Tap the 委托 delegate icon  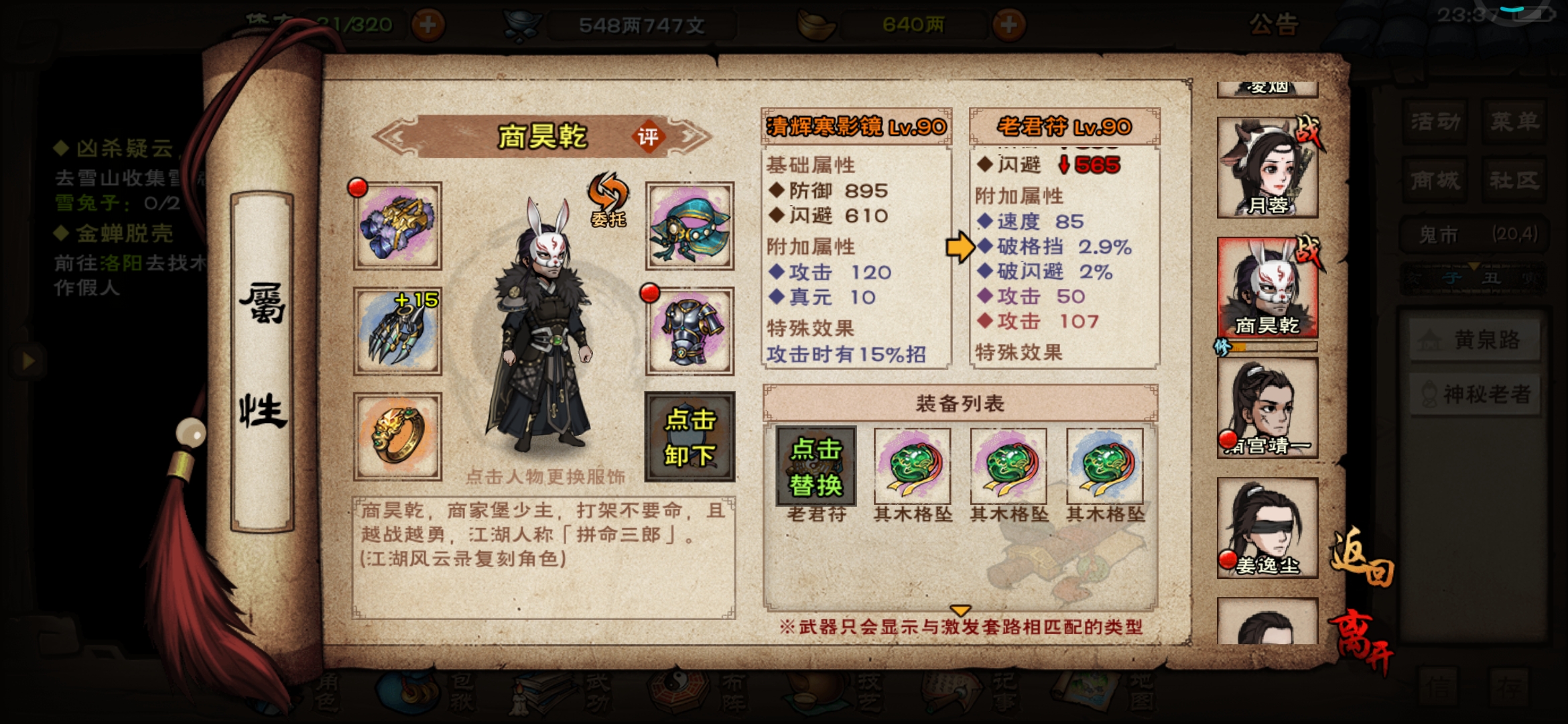608,200
